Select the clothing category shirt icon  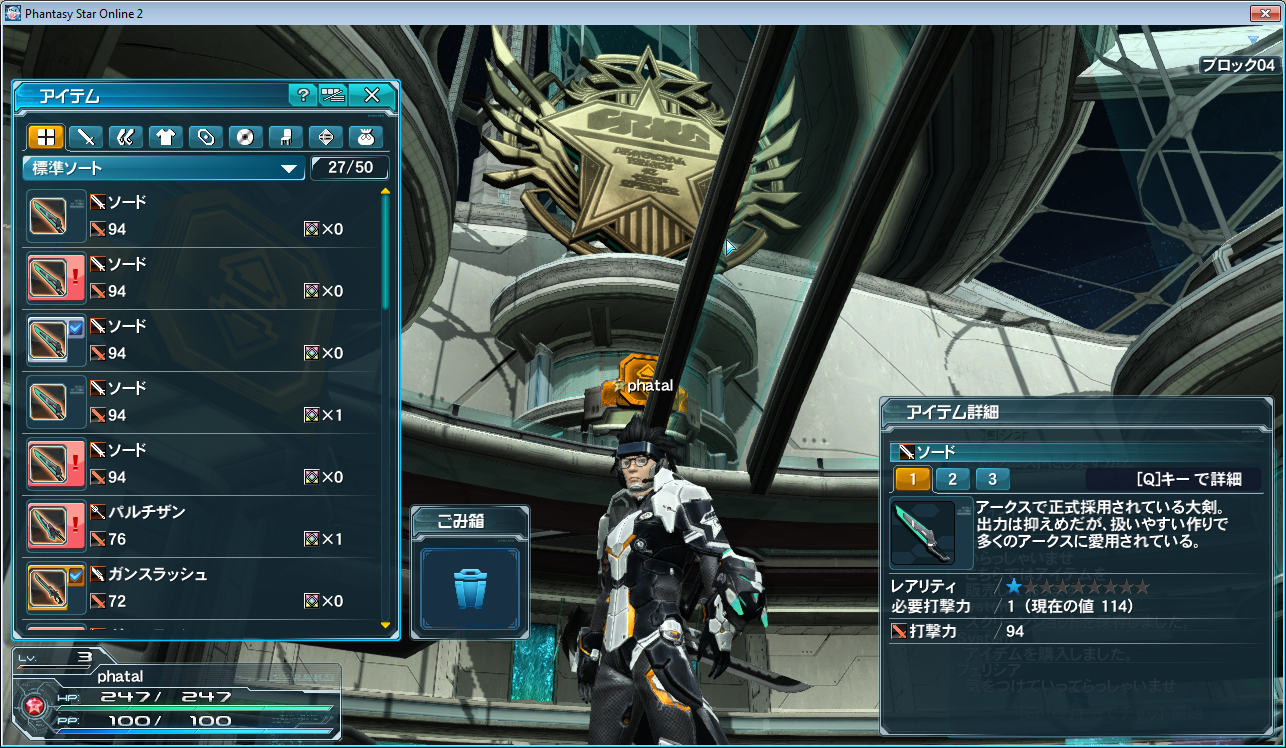point(166,137)
